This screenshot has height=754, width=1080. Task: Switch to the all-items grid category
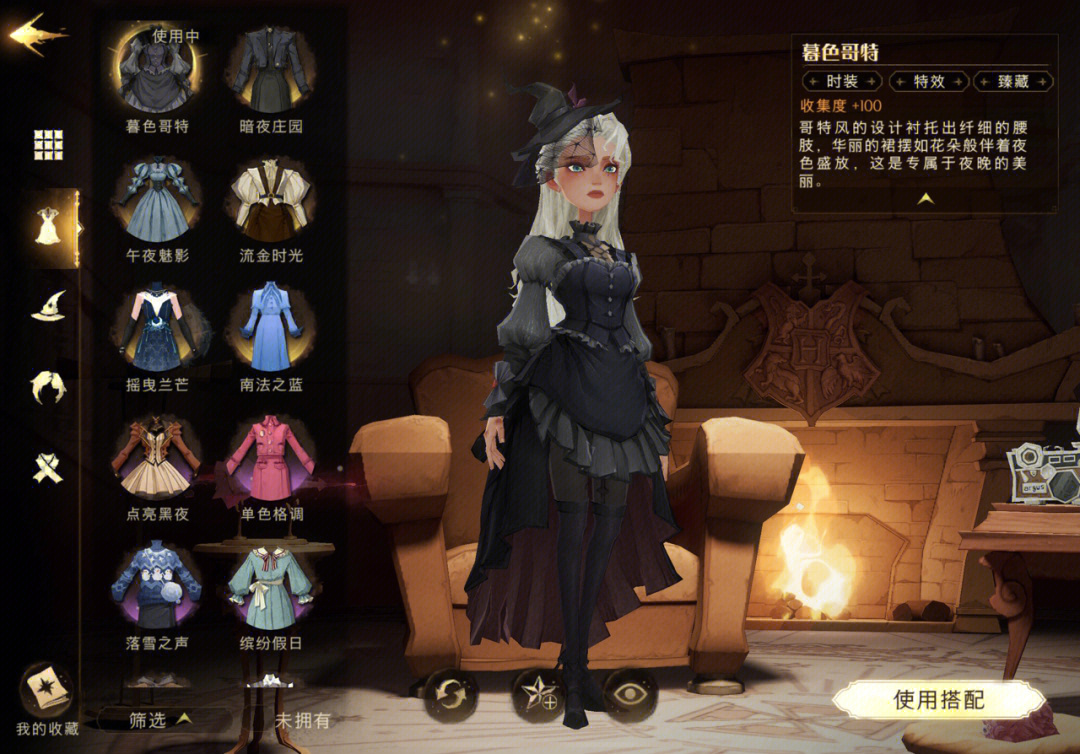[x=48, y=145]
